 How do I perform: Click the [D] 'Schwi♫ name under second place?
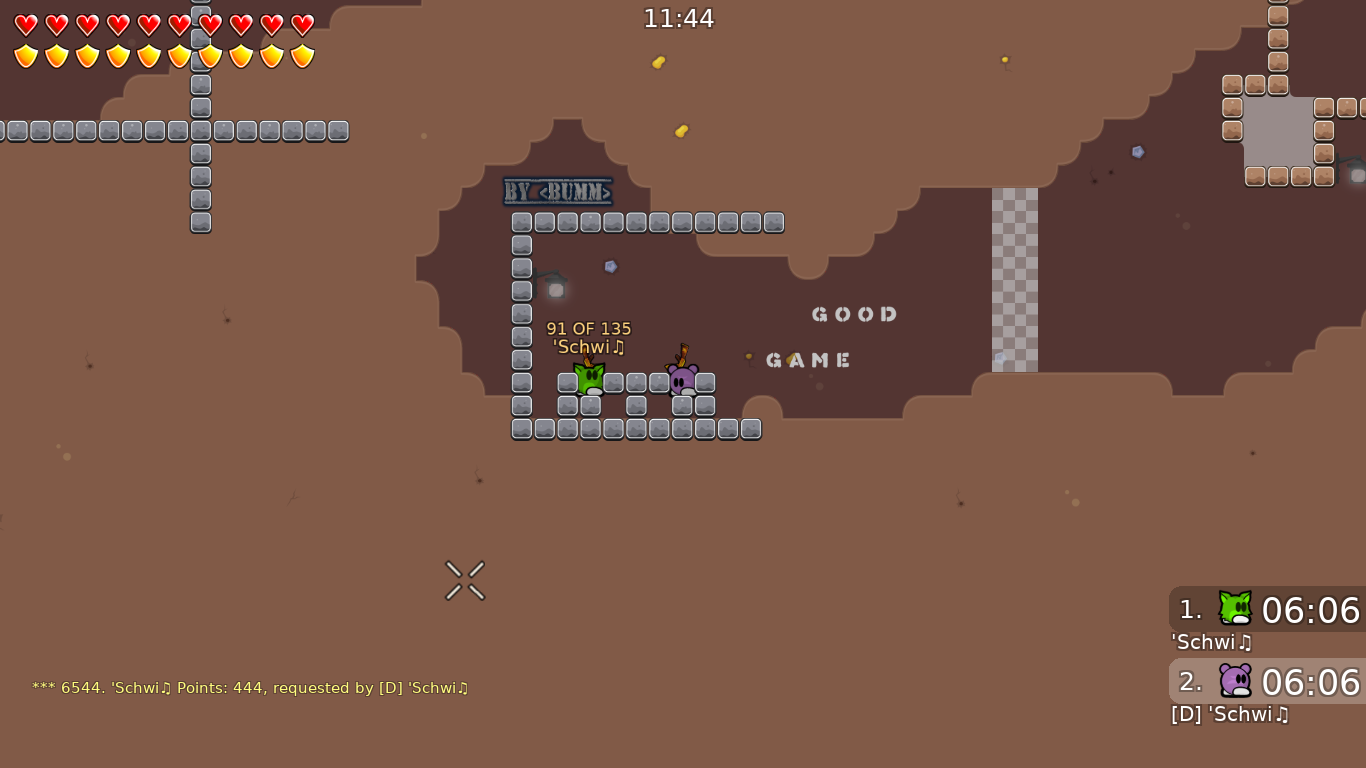pos(1229,715)
